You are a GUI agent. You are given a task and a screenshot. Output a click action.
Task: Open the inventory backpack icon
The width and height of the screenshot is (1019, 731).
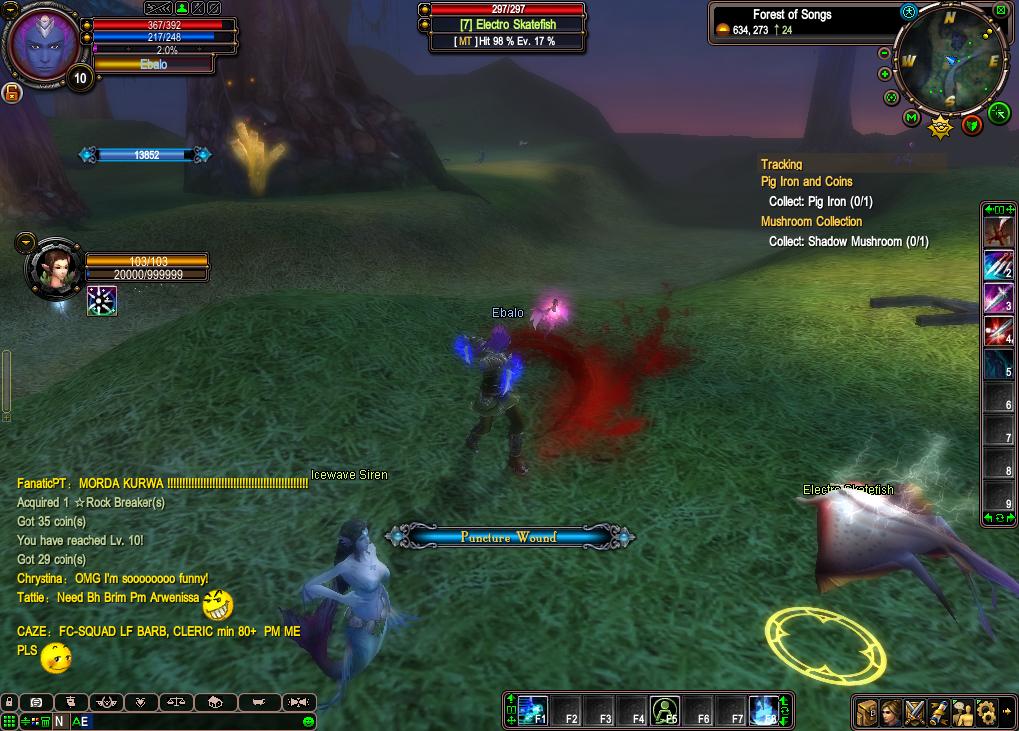point(866,712)
